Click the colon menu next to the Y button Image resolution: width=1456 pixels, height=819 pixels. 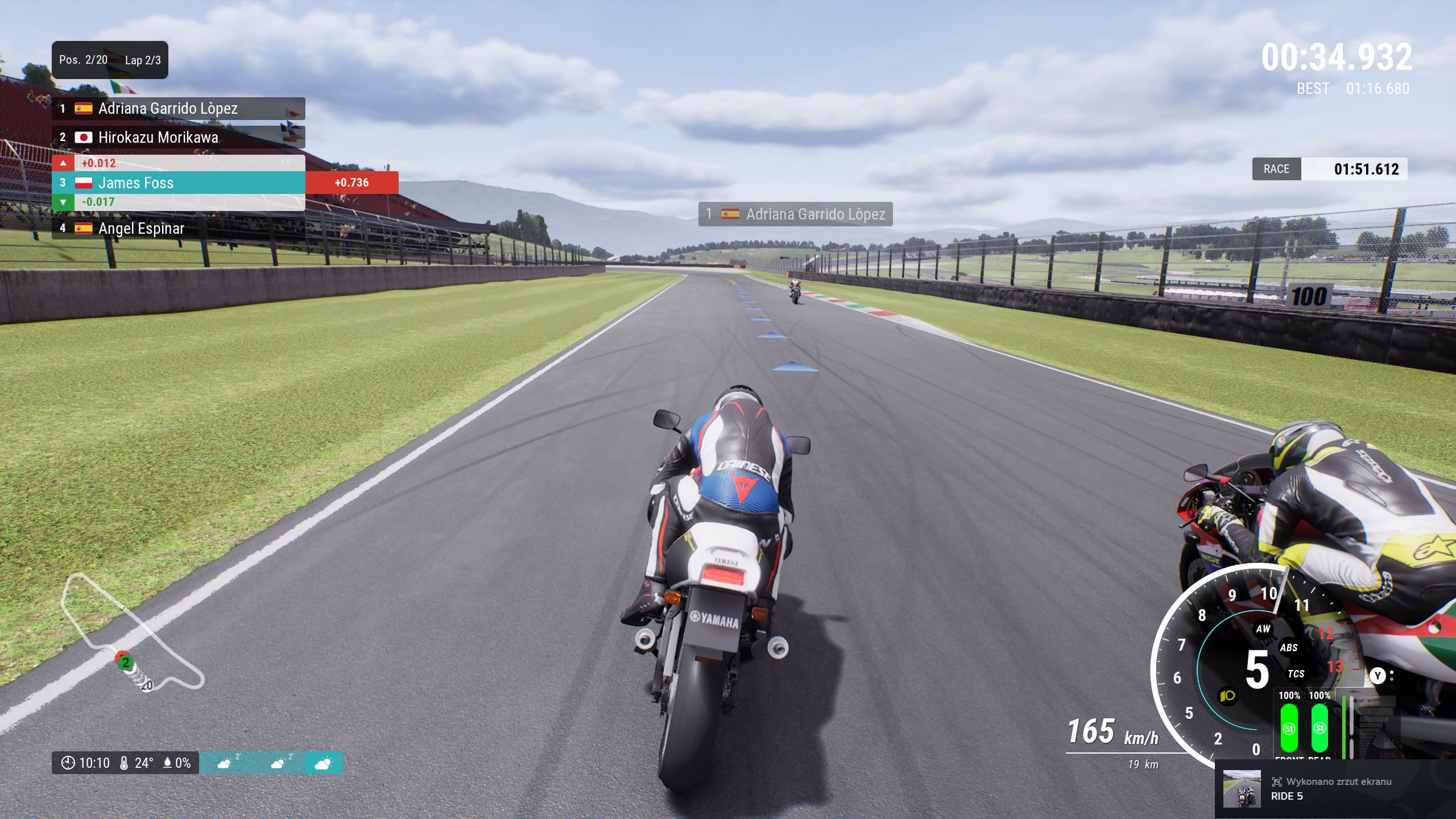pos(1392,676)
